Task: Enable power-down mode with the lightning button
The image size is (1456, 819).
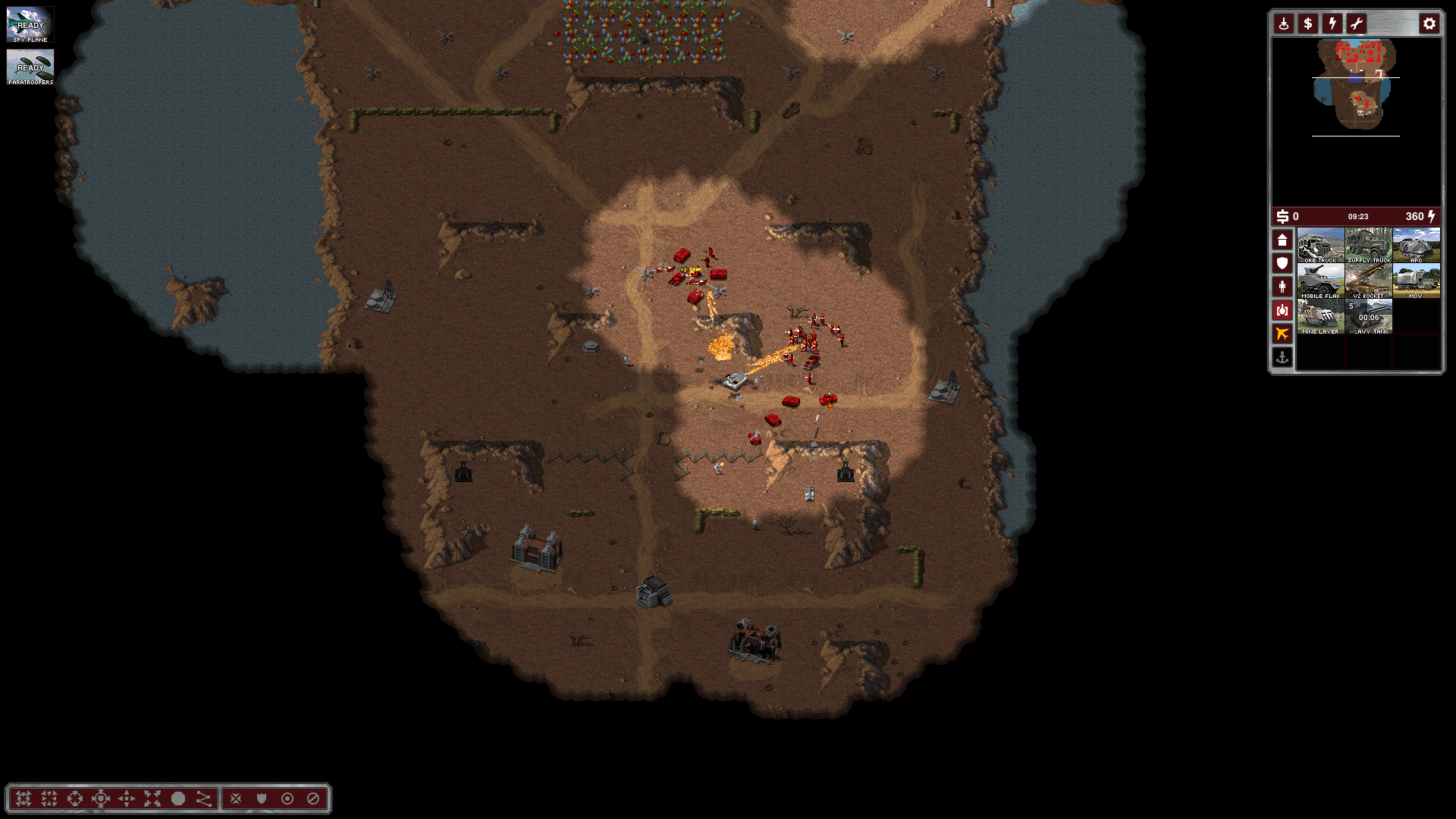Action: pyautogui.click(x=1332, y=24)
